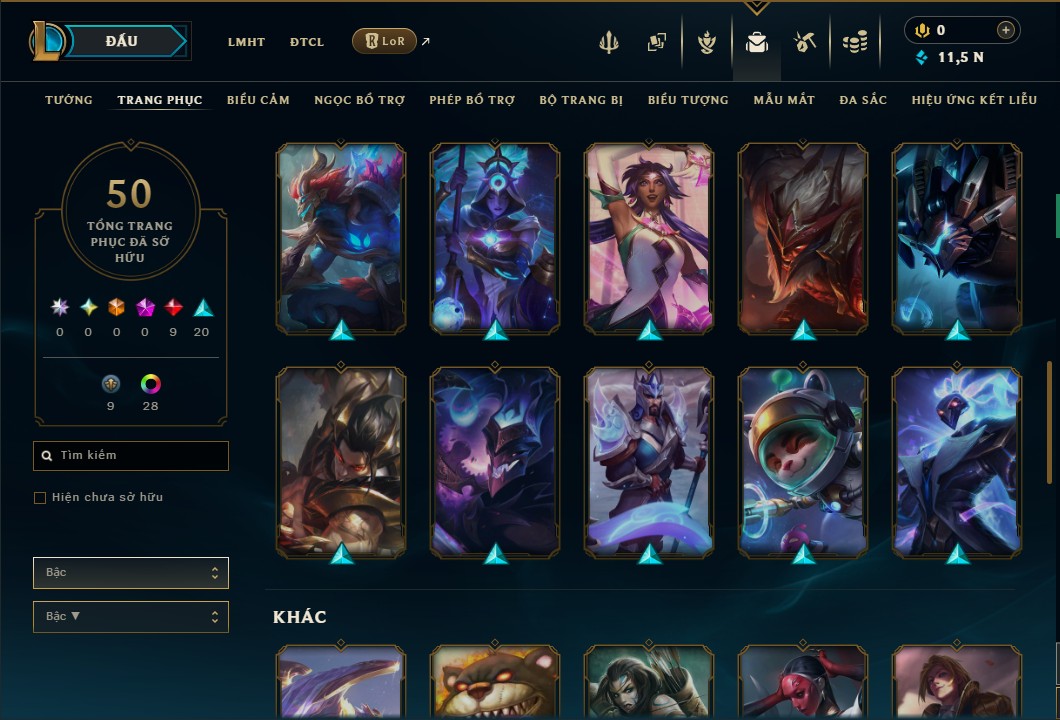Switch to the ĐTCL game mode

pos(307,42)
